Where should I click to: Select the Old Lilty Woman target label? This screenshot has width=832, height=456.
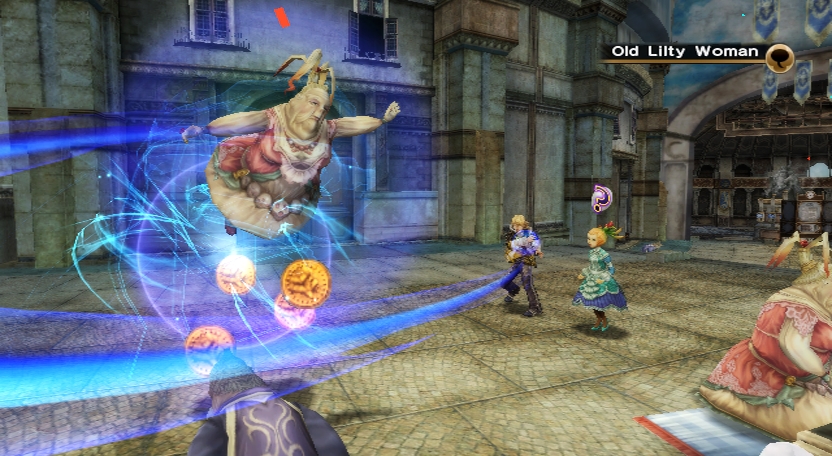coord(685,52)
